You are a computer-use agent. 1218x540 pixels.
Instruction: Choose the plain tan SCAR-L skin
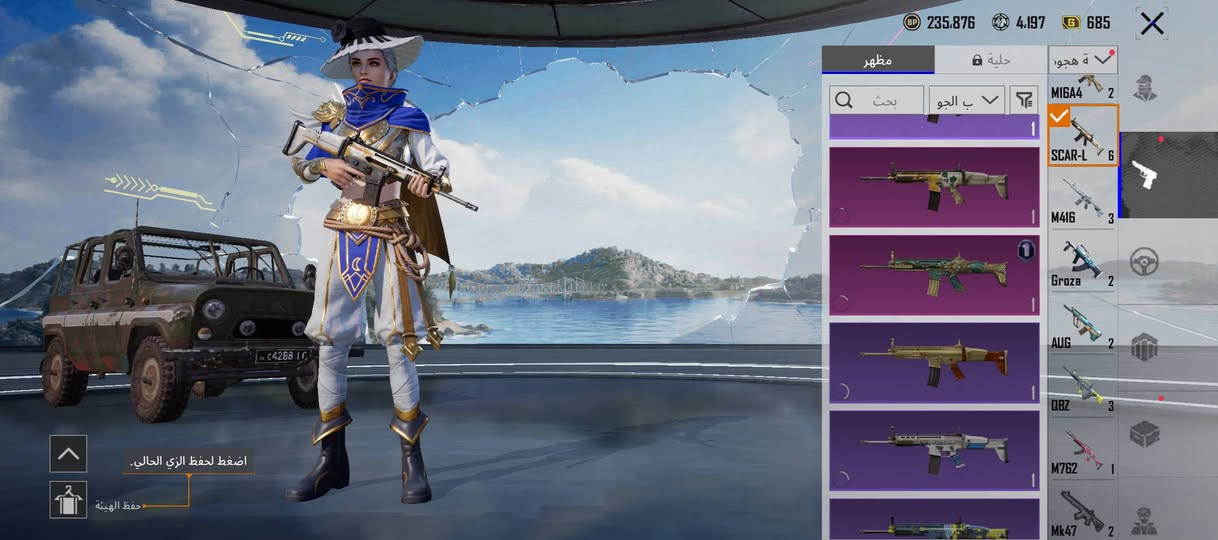[x=934, y=362]
